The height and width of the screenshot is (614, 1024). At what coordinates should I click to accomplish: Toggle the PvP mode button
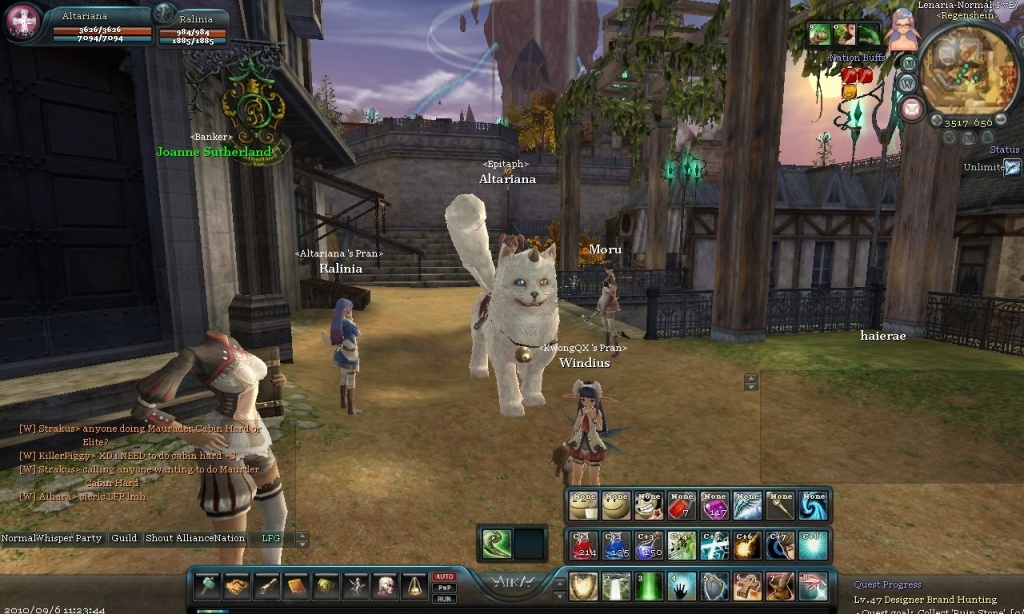pyautogui.click(x=444, y=588)
